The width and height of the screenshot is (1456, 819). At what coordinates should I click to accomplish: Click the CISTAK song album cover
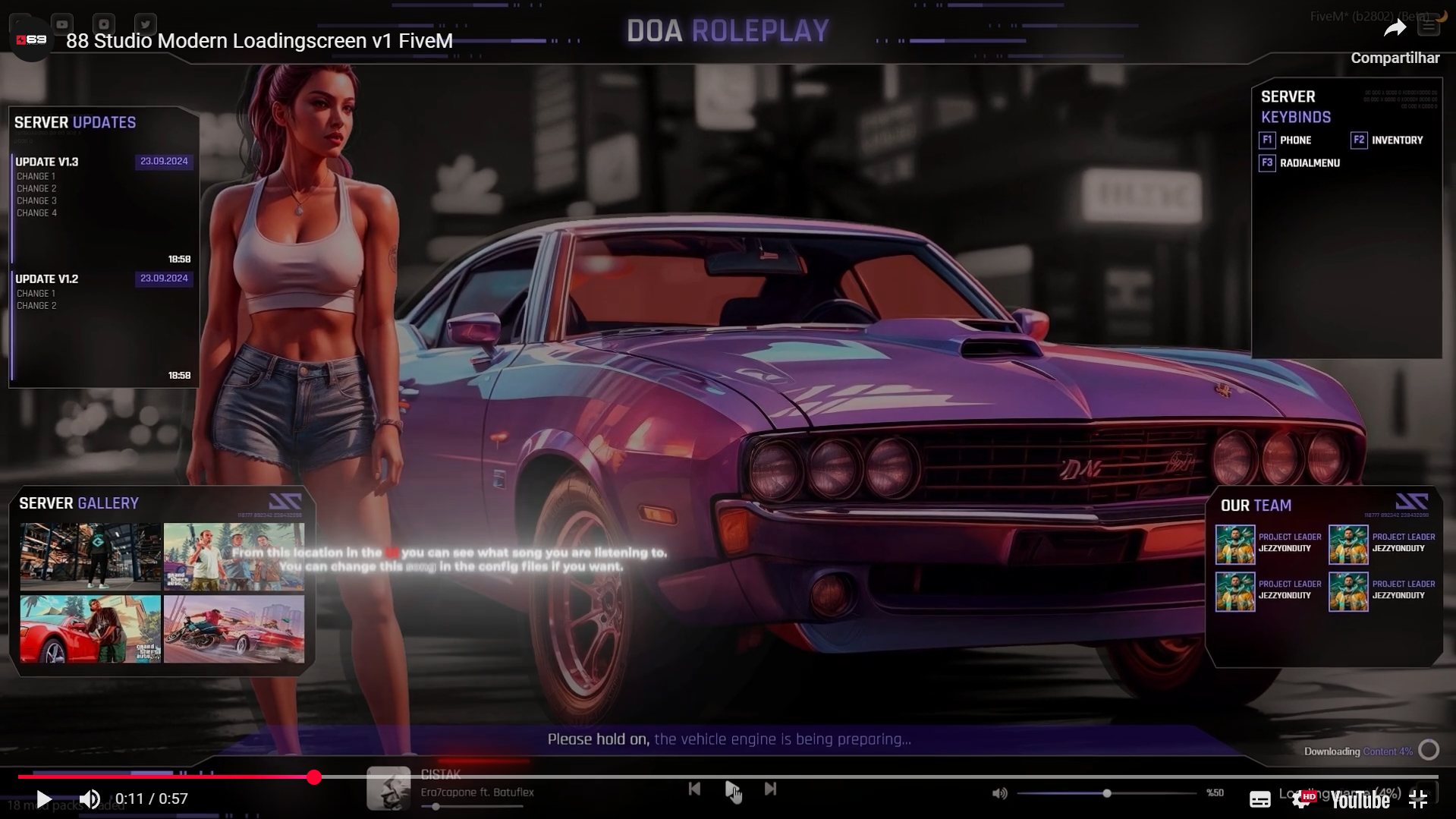(x=388, y=789)
